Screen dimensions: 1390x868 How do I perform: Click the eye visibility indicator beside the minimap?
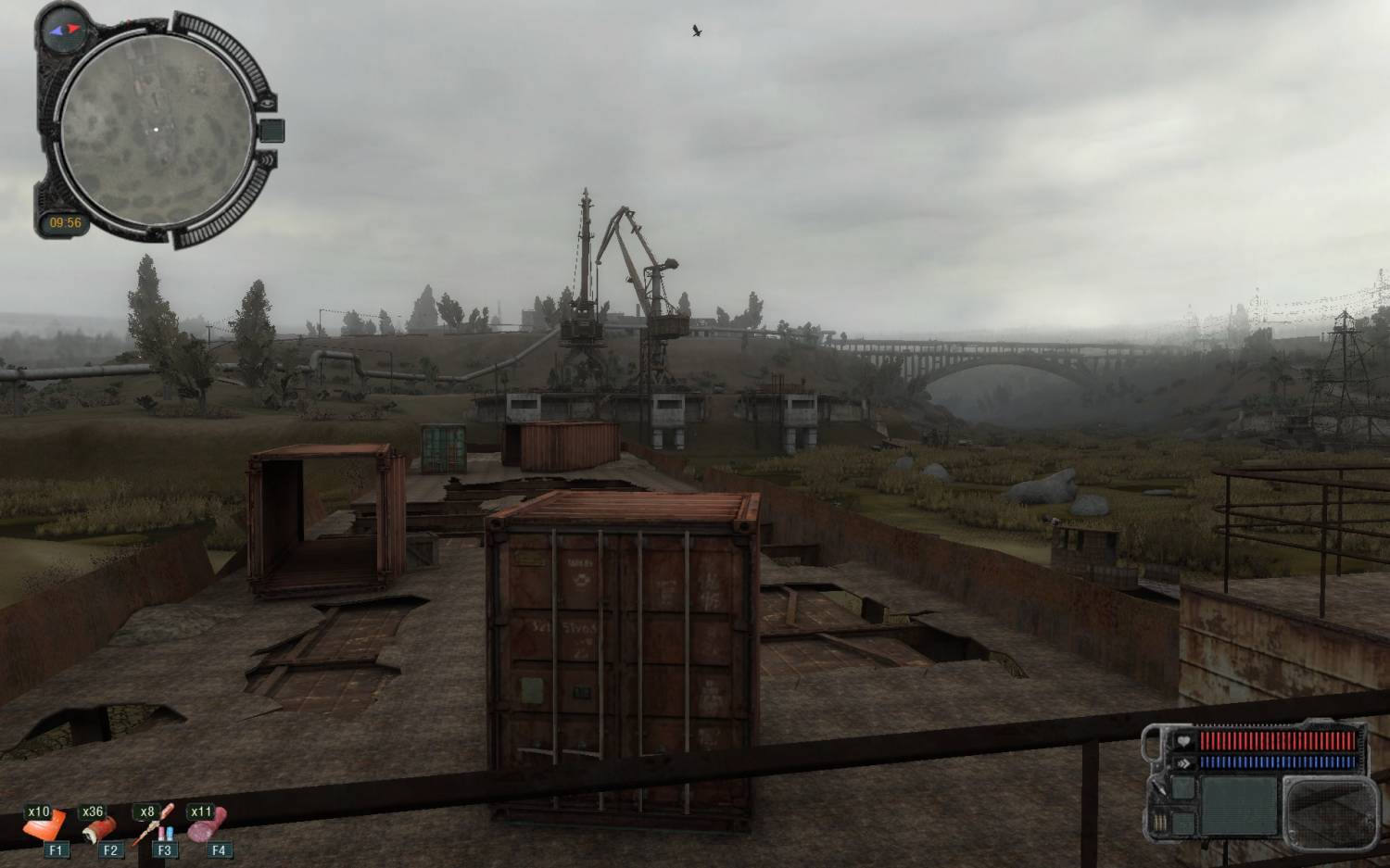[268, 103]
